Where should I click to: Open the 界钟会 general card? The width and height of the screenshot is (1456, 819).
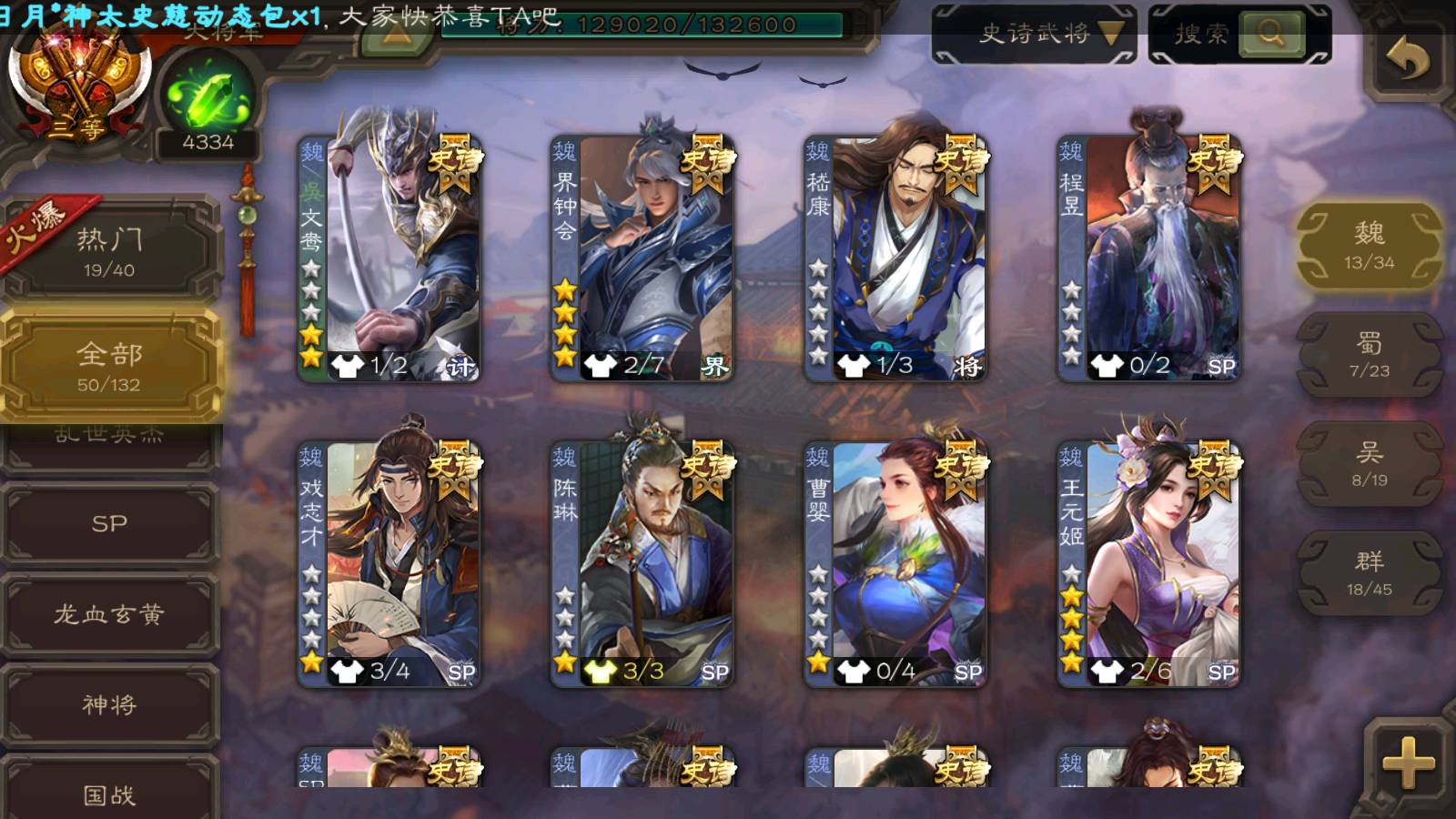(644, 257)
